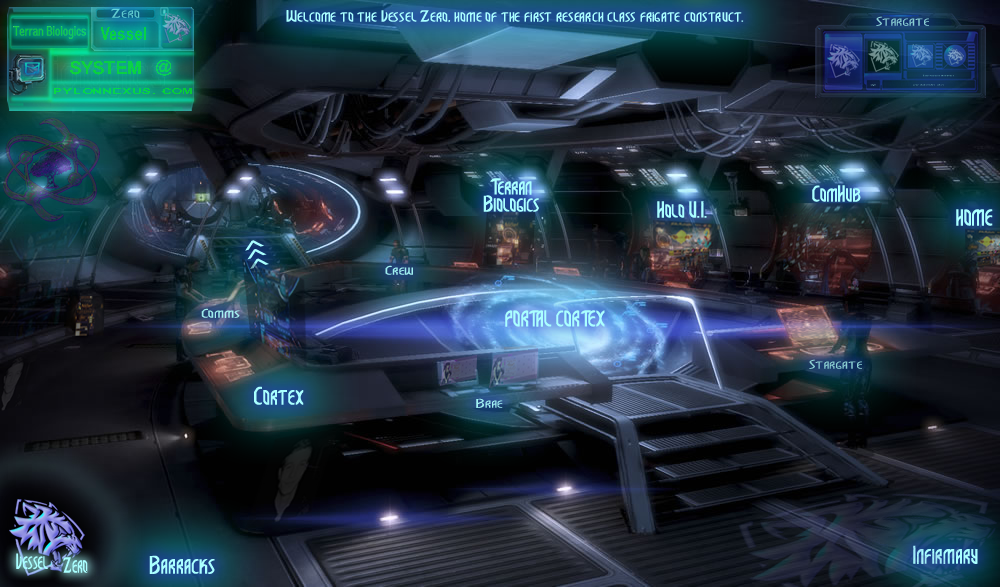Visit the ComHub area

[x=835, y=193]
